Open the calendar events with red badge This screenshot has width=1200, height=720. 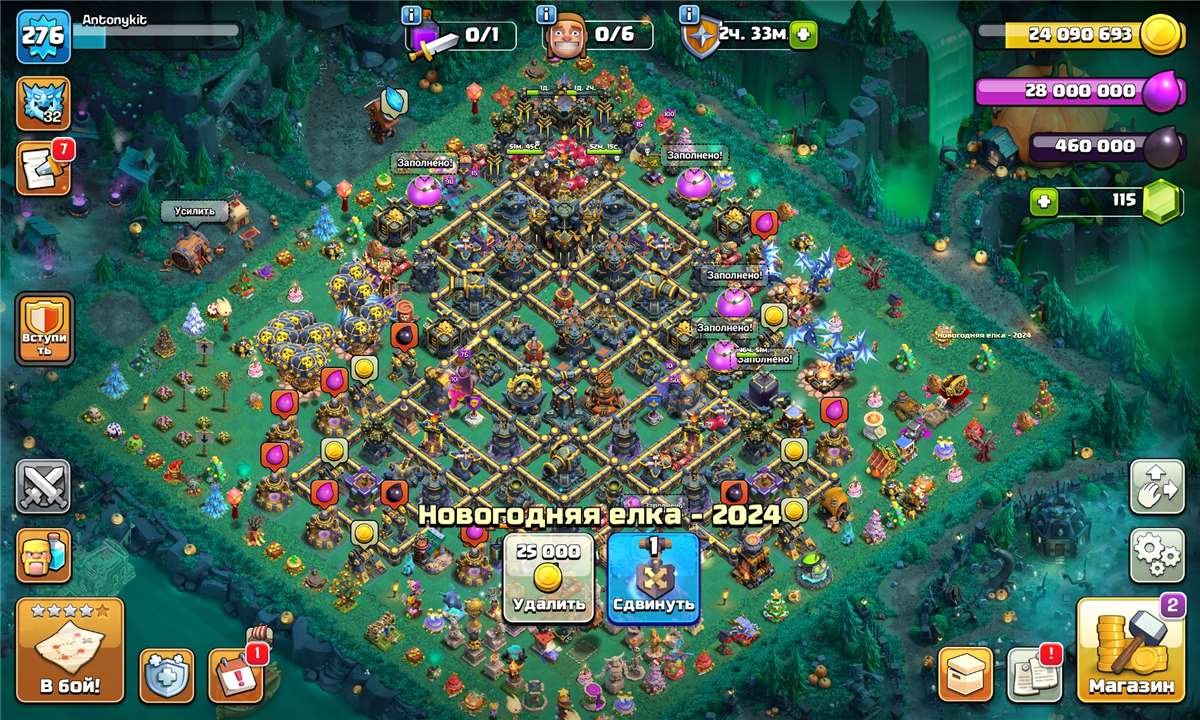[x=236, y=675]
